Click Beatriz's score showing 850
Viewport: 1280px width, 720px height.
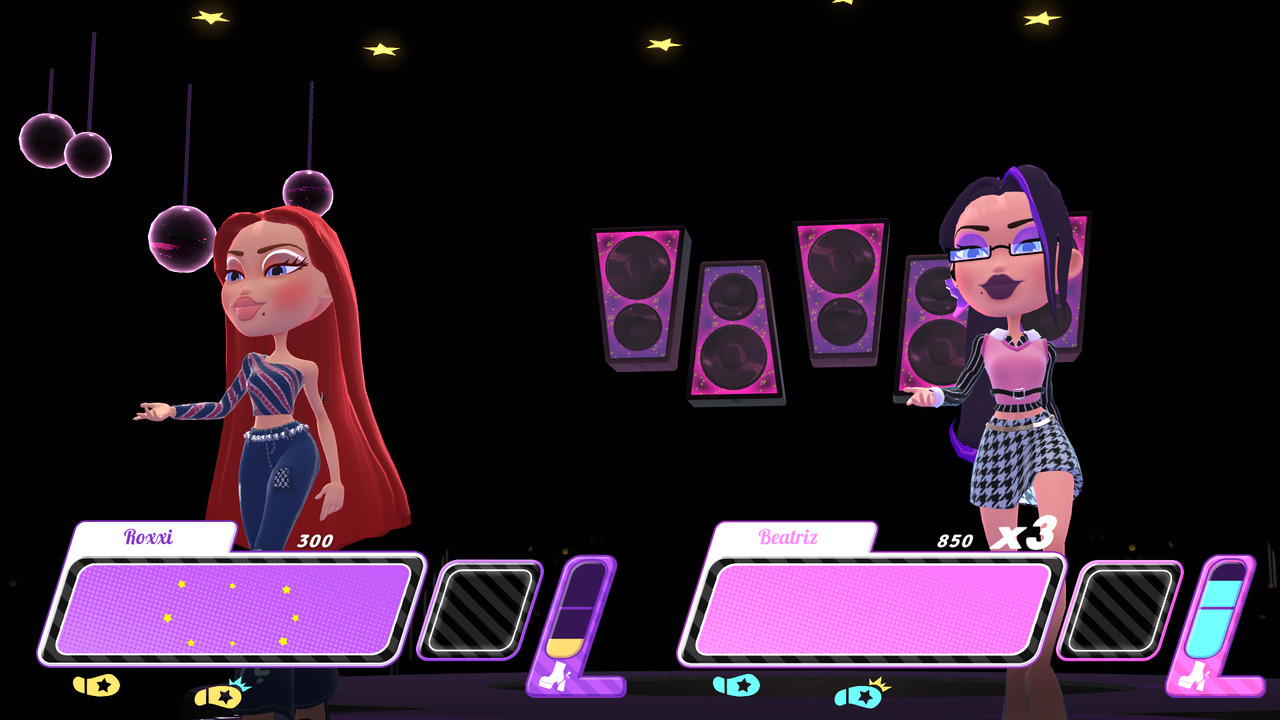[x=956, y=538]
